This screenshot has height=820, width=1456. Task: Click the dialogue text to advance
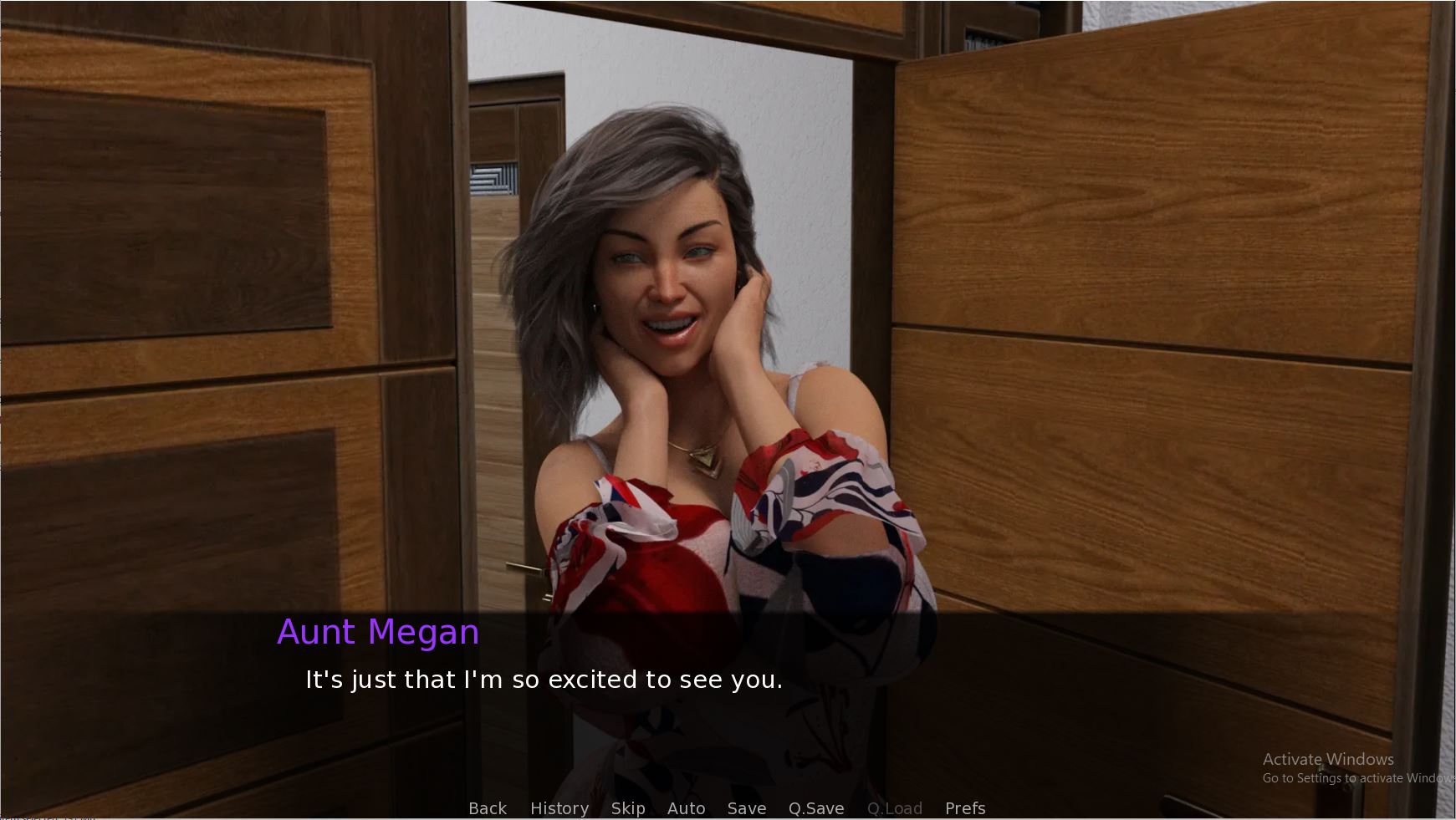point(542,680)
